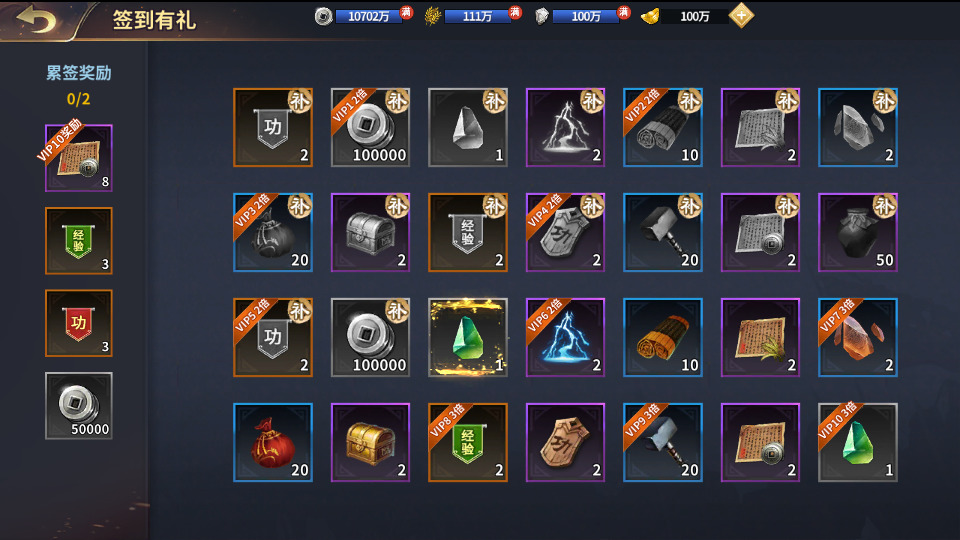Pick the red 功 banner cumulative reward
Screen dimensions: 960x540
coord(79,324)
